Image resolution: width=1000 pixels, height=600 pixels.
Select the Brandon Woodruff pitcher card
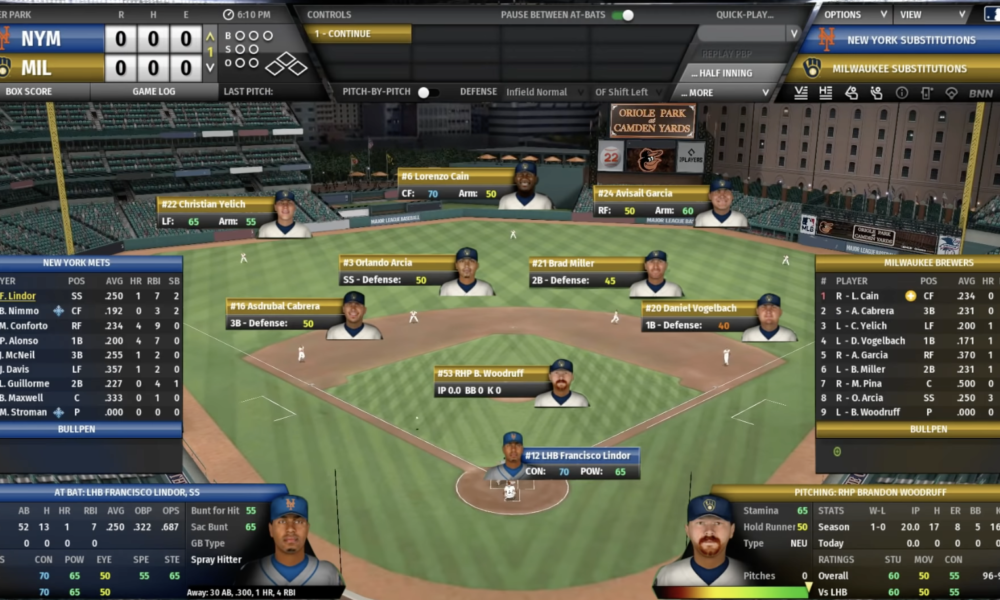[x=491, y=381]
